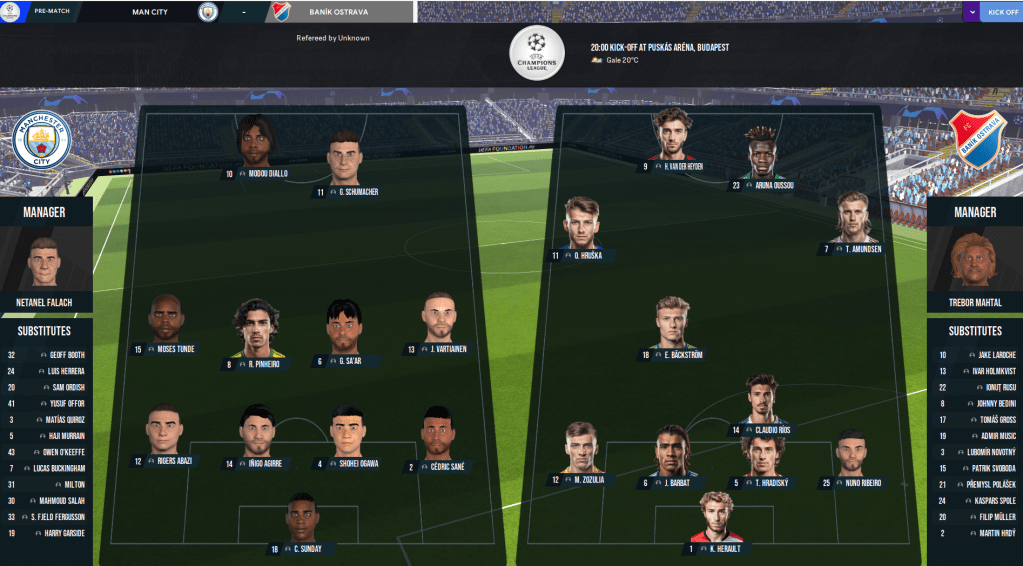Pick Baník forward Aruna Oussou

click(x=761, y=159)
